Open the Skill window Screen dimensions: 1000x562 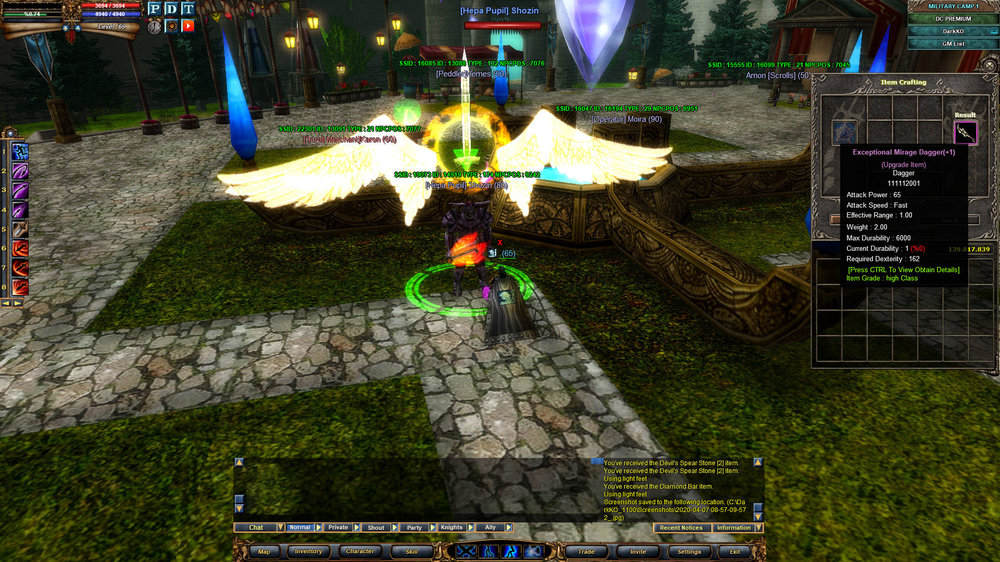411,551
